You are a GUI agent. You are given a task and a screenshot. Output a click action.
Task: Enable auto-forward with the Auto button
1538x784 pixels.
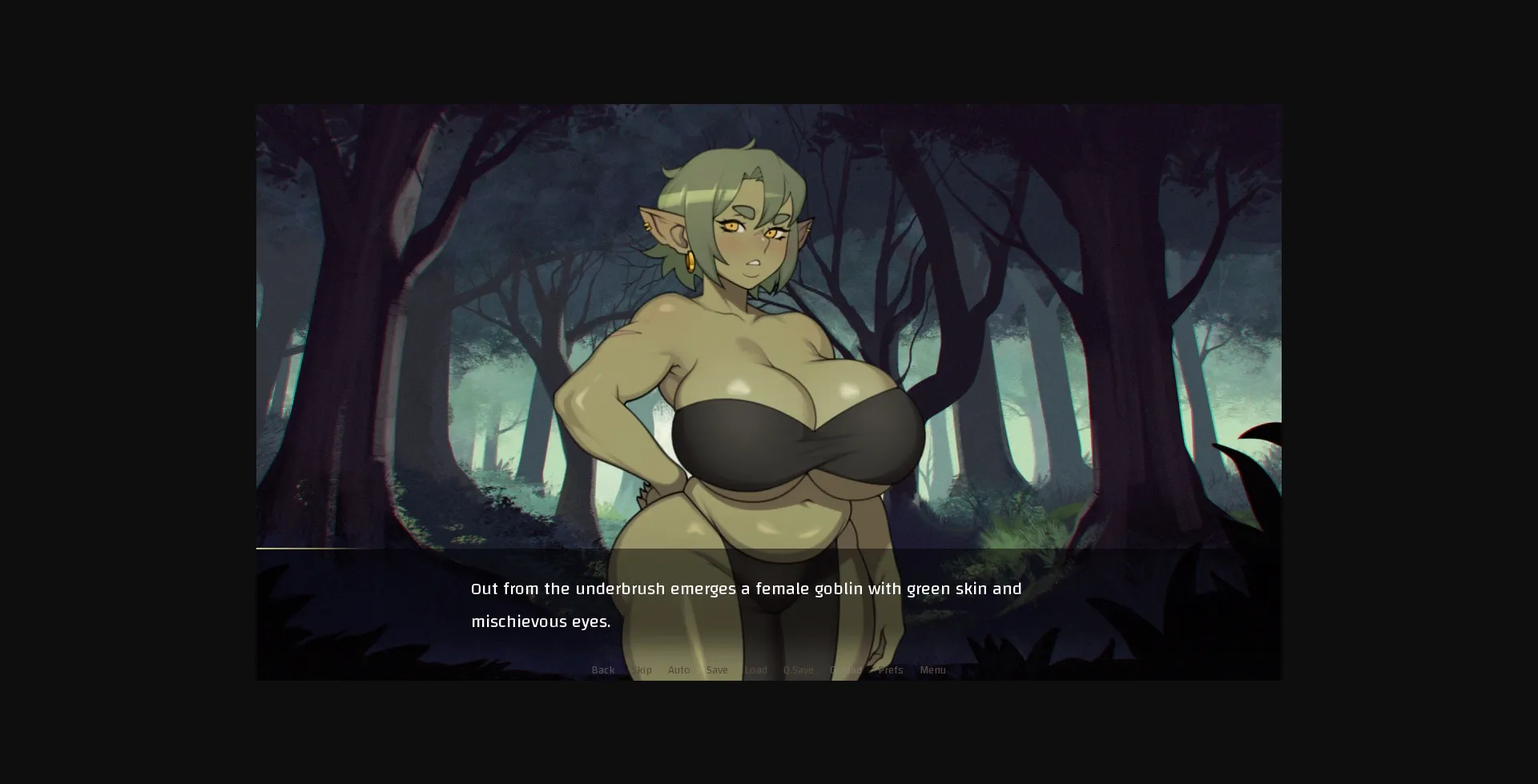click(x=679, y=669)
